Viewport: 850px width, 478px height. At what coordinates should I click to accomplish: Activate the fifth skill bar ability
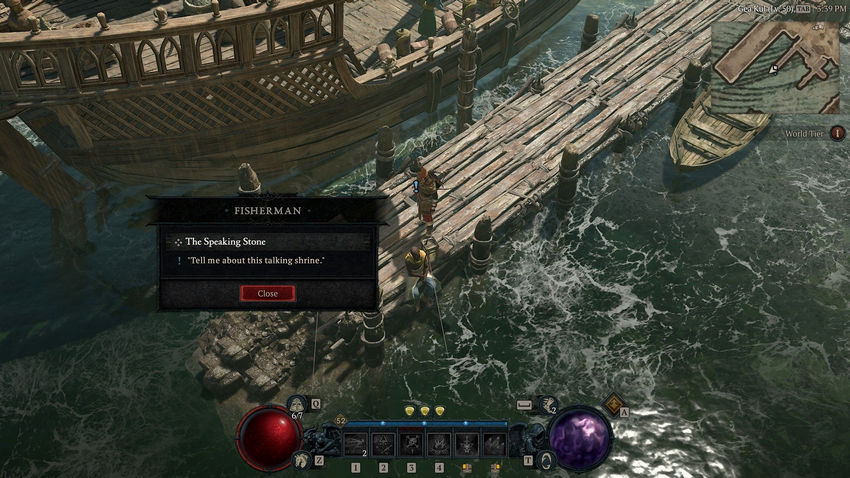coord(467,444)
